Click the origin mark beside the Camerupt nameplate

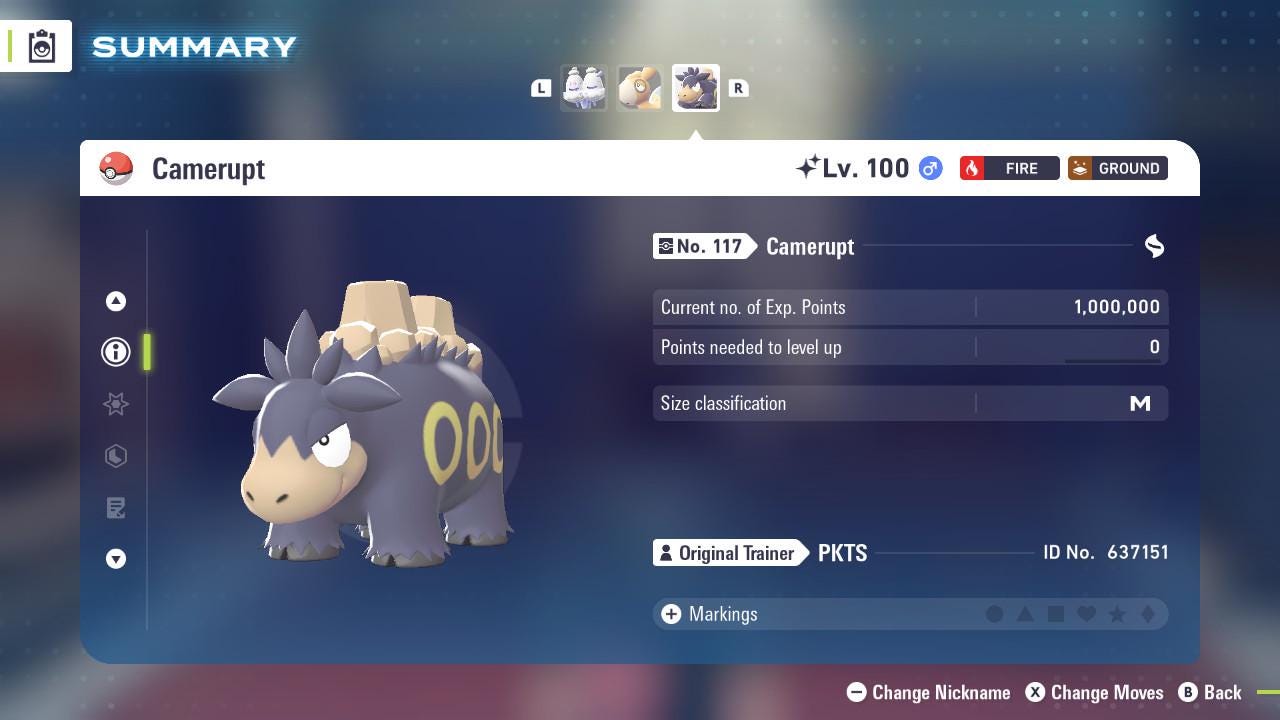(1154, 246)
